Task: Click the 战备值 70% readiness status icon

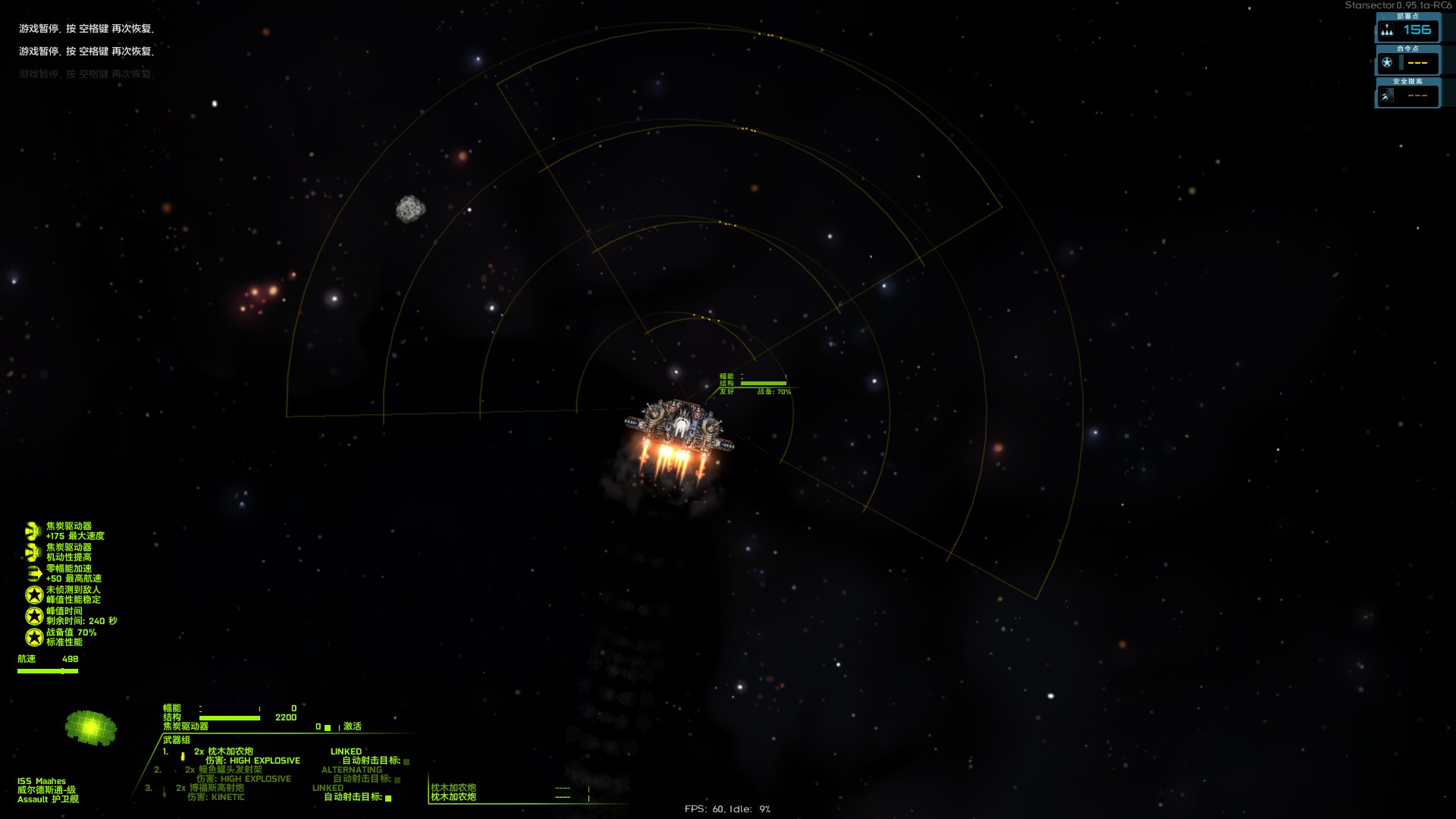Action: point(34,637)
